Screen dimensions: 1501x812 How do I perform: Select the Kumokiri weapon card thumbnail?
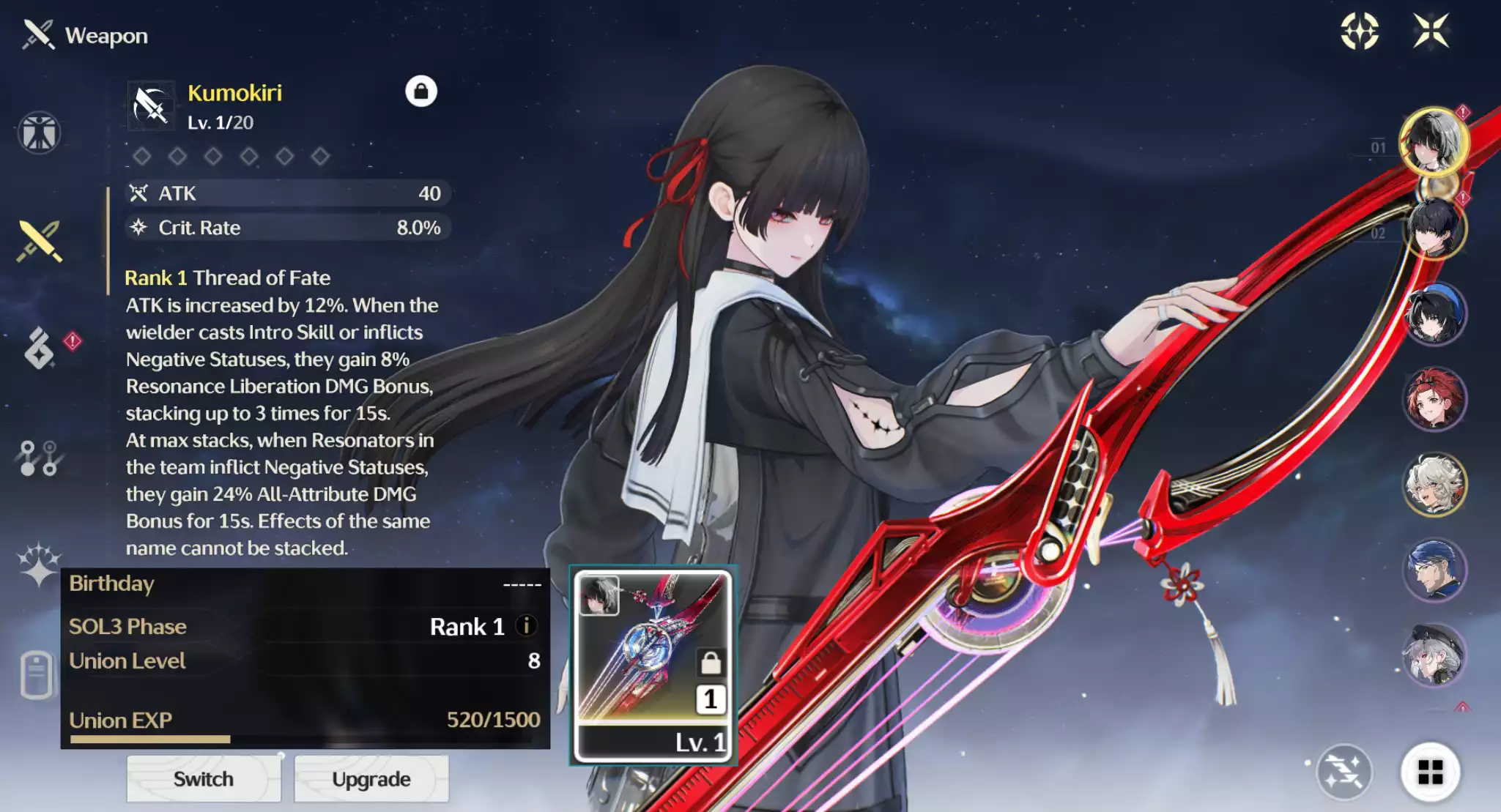[653, 666]
